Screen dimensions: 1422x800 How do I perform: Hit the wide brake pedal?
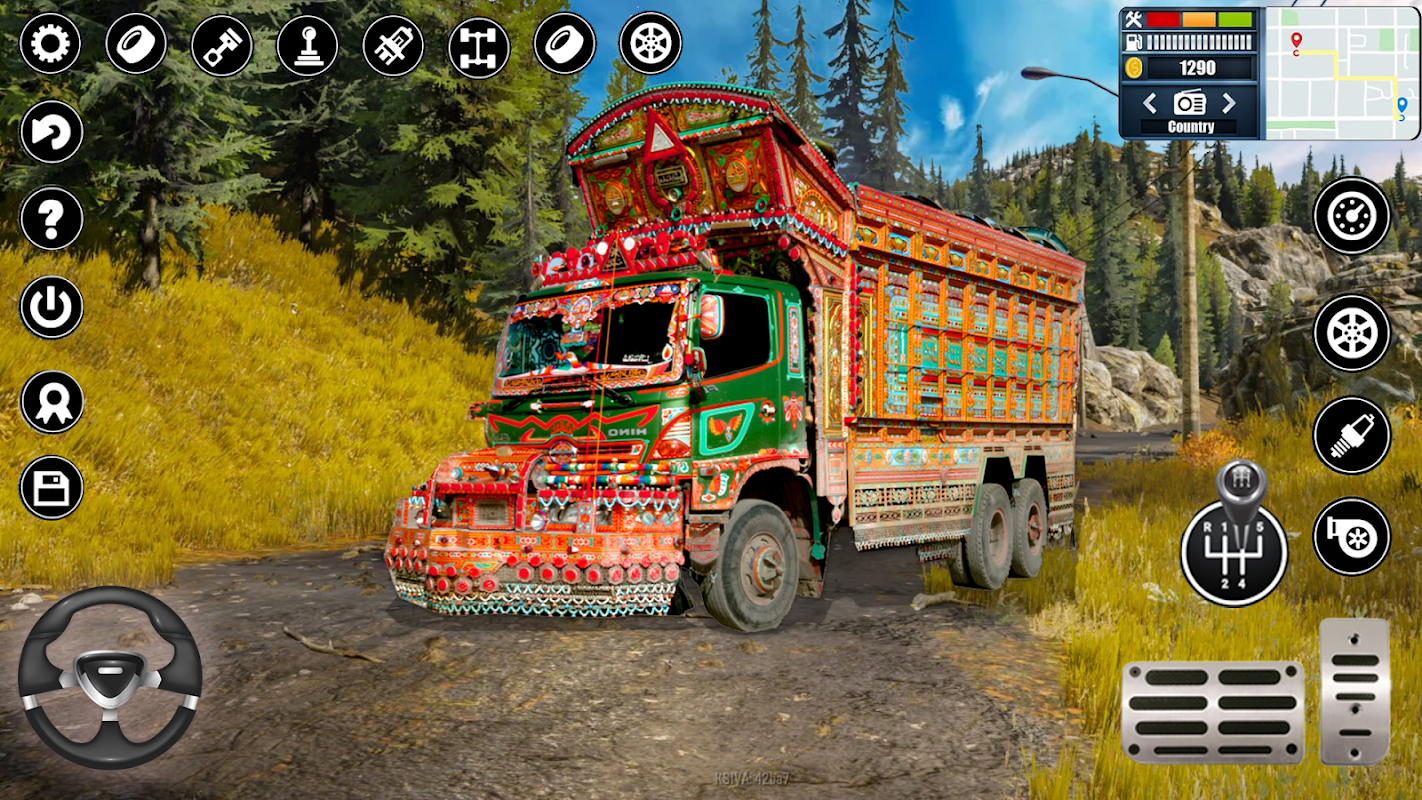(1212, 711)
